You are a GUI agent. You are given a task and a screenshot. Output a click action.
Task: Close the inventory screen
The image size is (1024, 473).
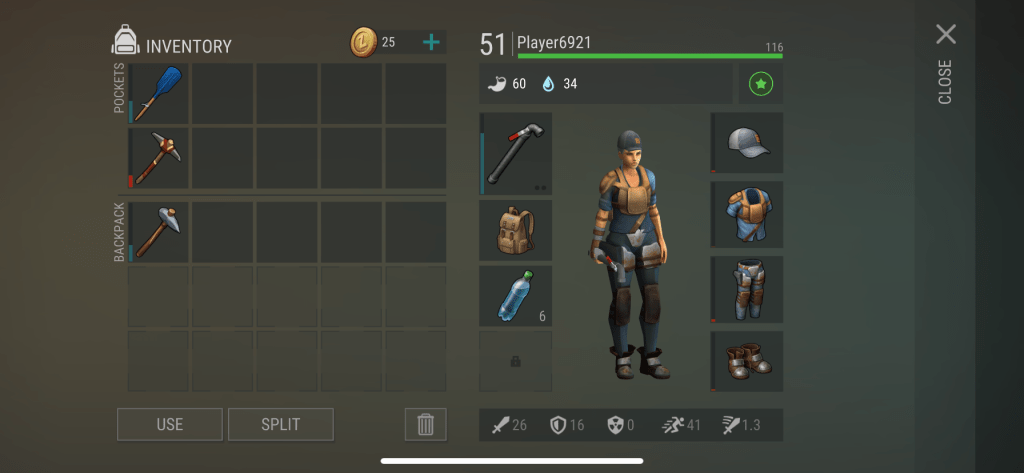point(945,36)
